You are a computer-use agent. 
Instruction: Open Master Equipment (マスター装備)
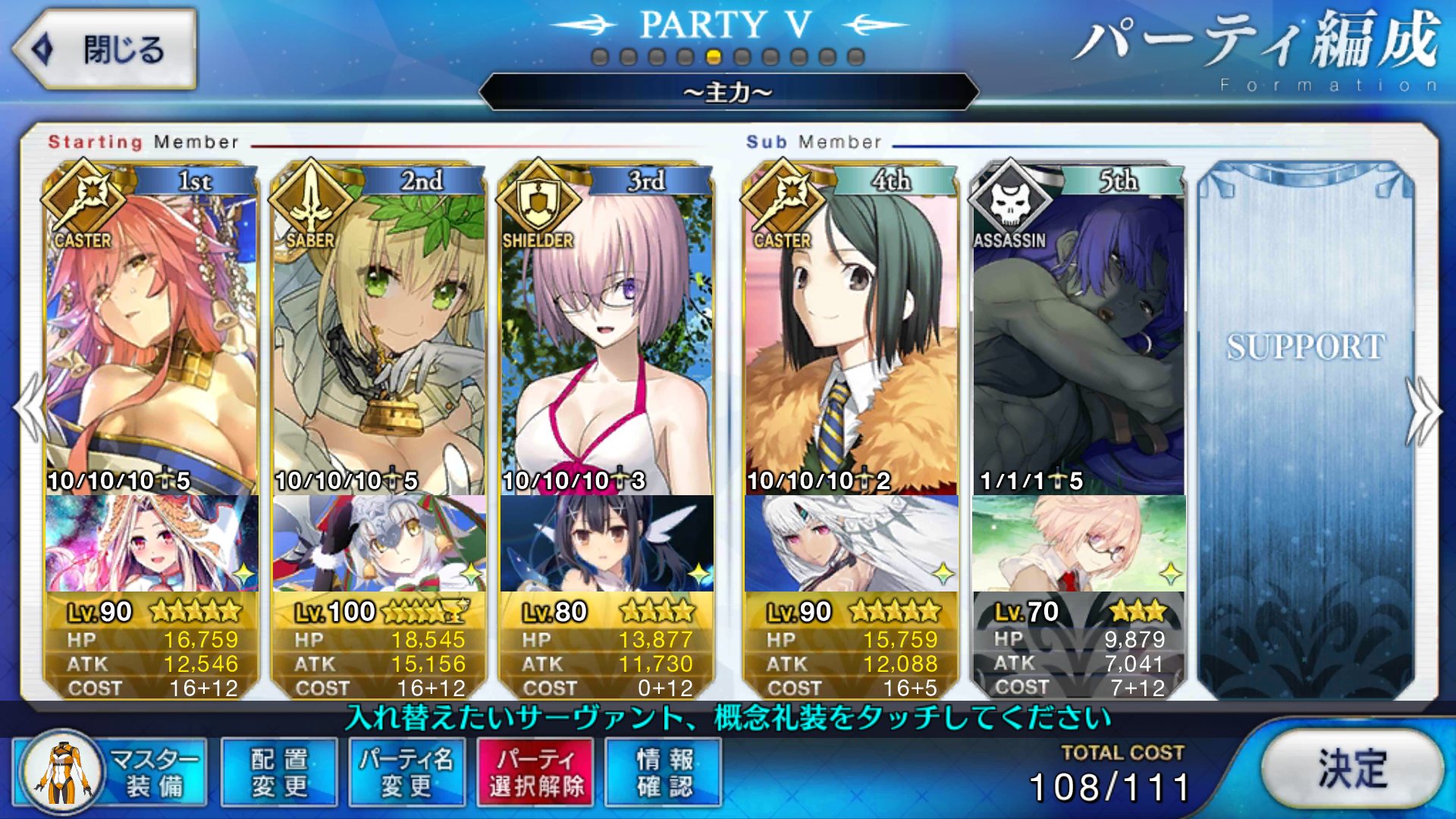point(111,772)
